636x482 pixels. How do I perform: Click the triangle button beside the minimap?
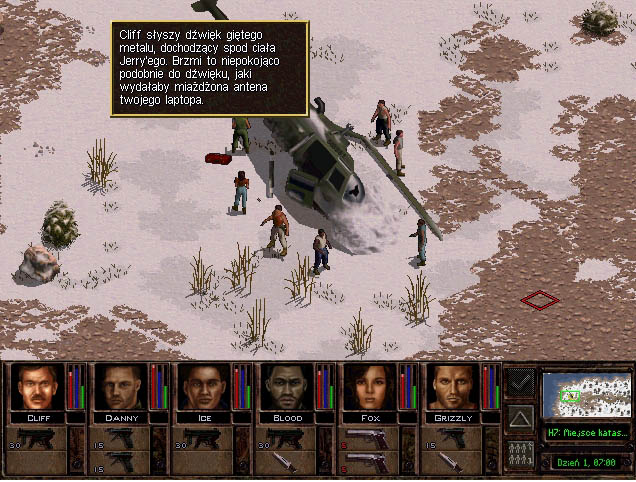pyautogui.click(x=520, y=415)
